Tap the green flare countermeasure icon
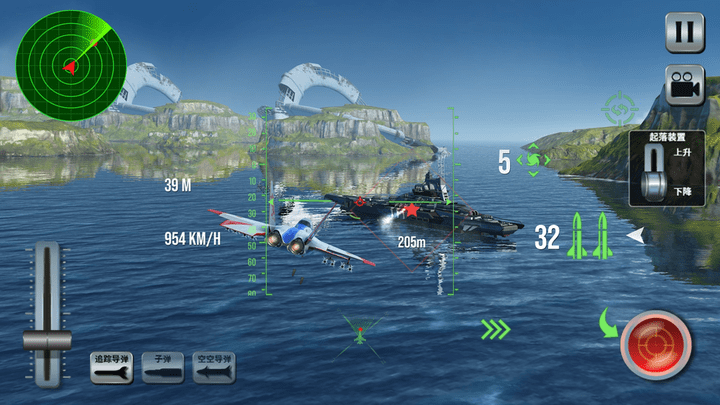The height and width of the screenshot is (405, 720). pos(533,160)
